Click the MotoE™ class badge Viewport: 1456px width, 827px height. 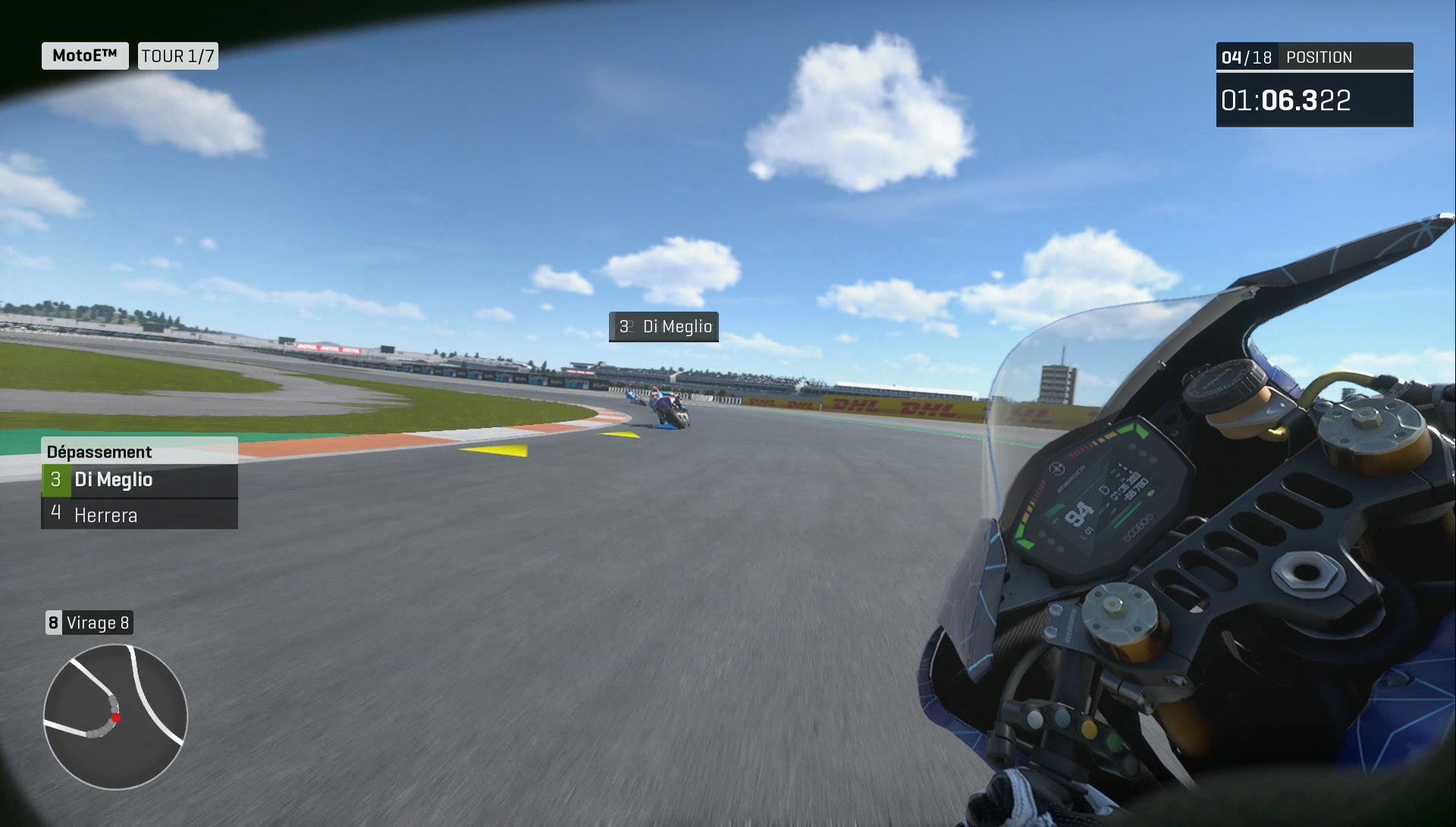pyautogui.click(x=83, y=55)
